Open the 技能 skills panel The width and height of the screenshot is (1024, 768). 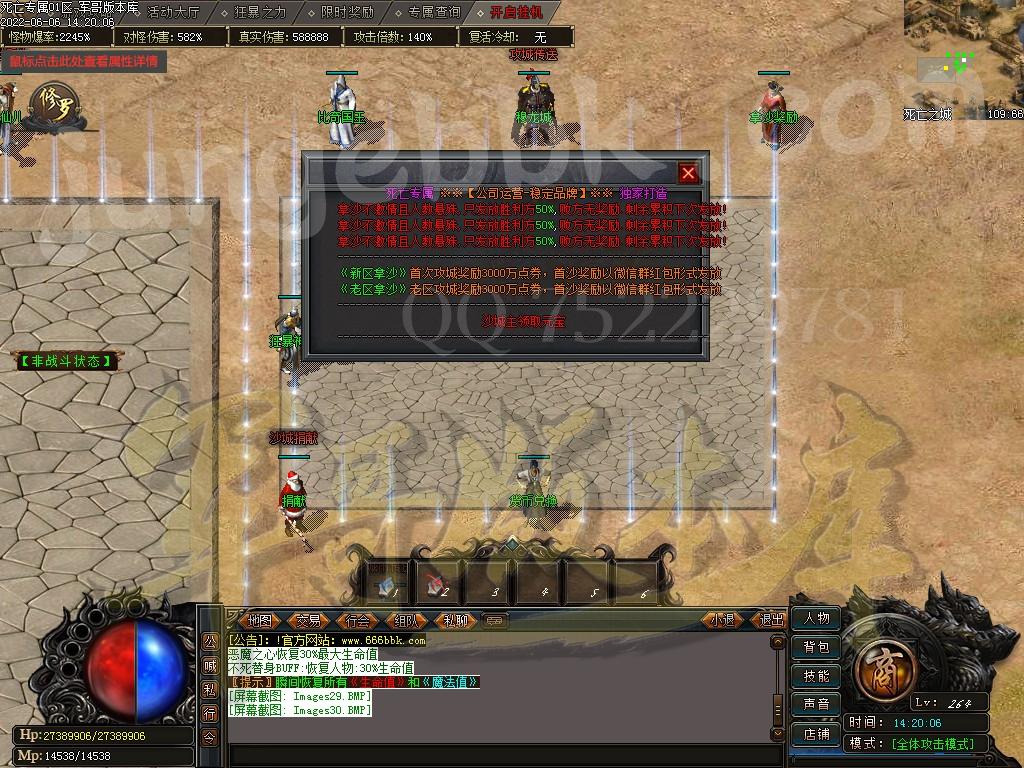[x=816, y=676]
